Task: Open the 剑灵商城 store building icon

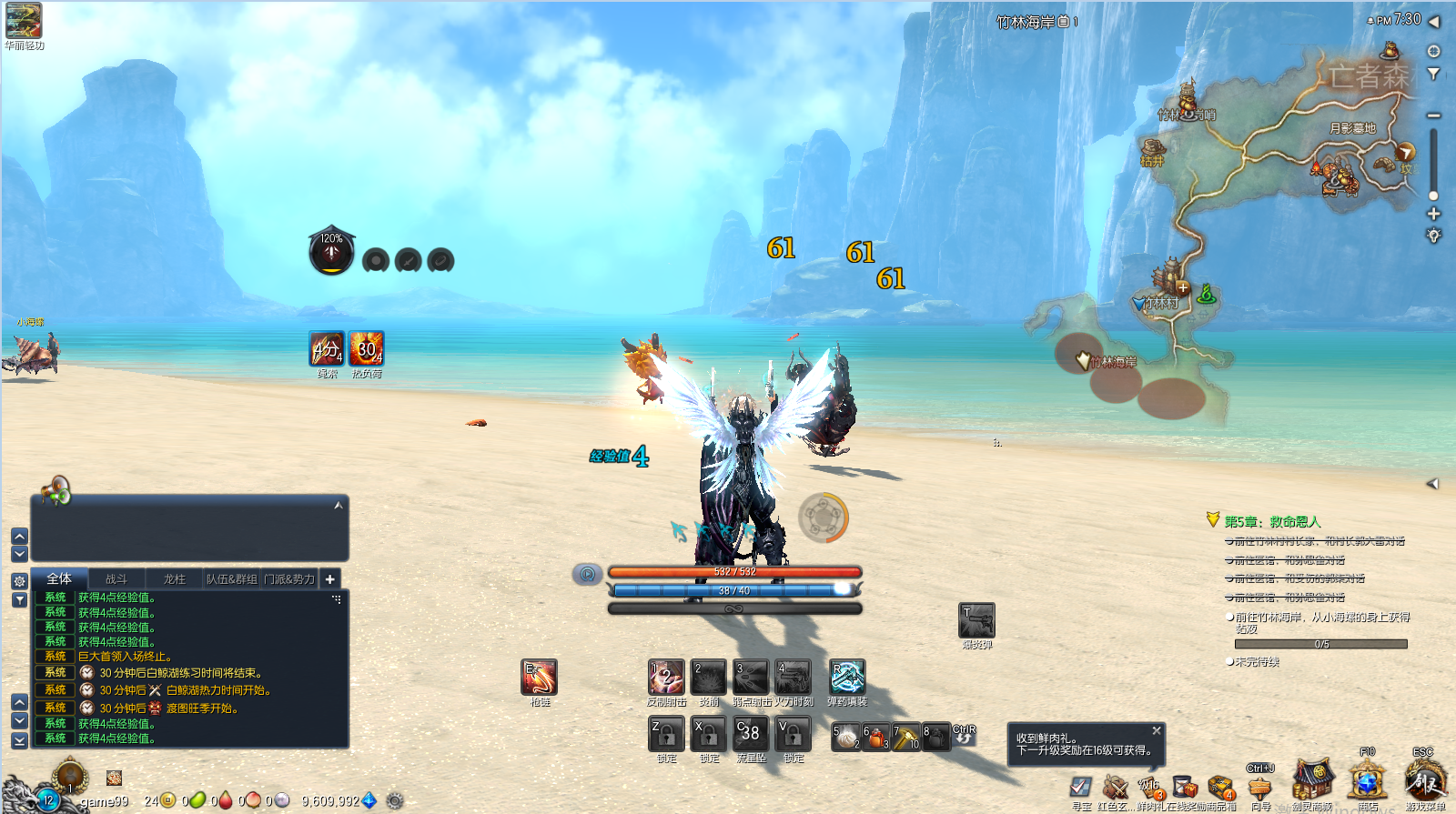Action: [x=1312, y=782]
